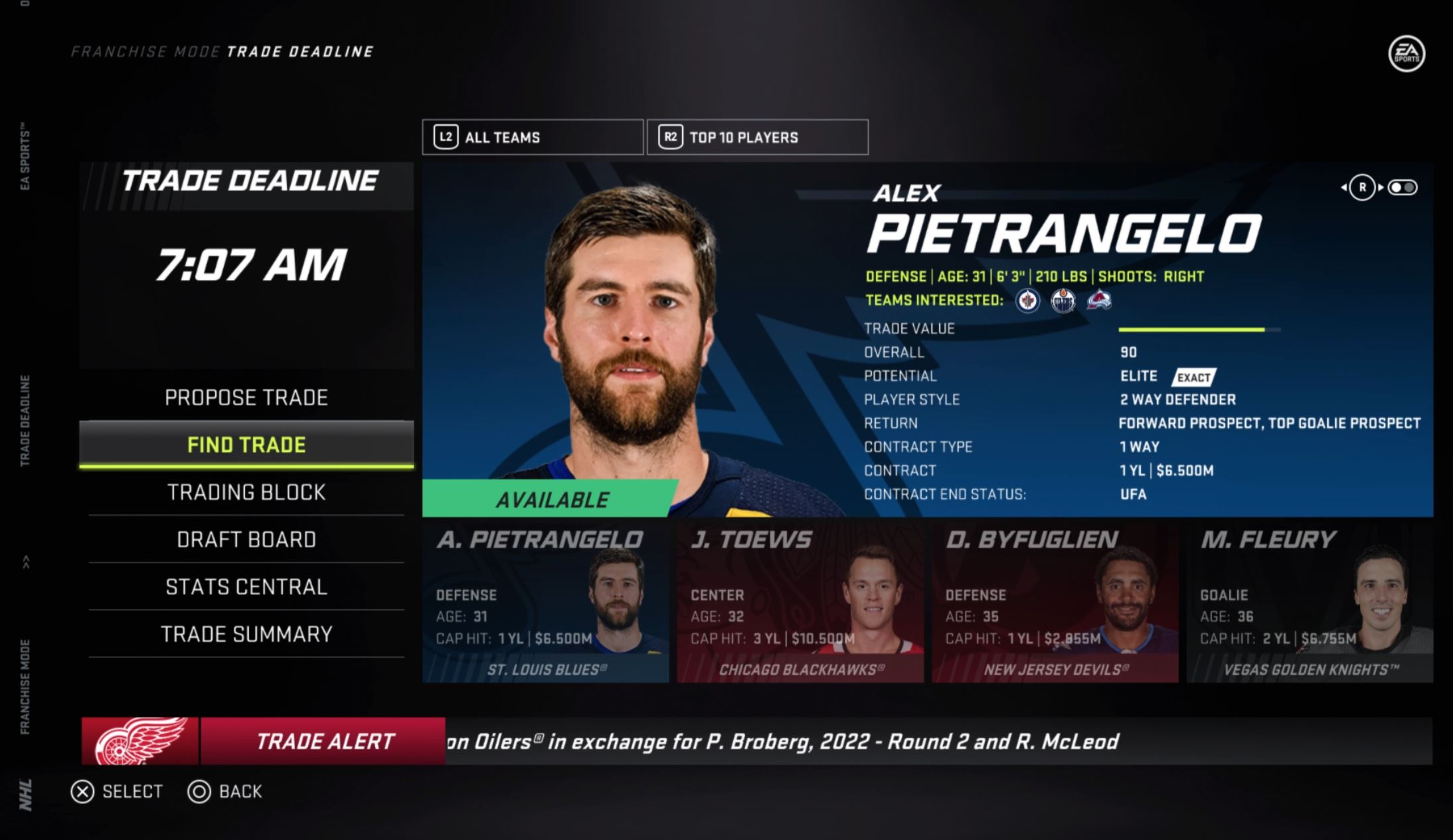This screenshot has width=1453, height=840.
Task: Select the M. Fleury goalie card
Action: (1309, 603)
